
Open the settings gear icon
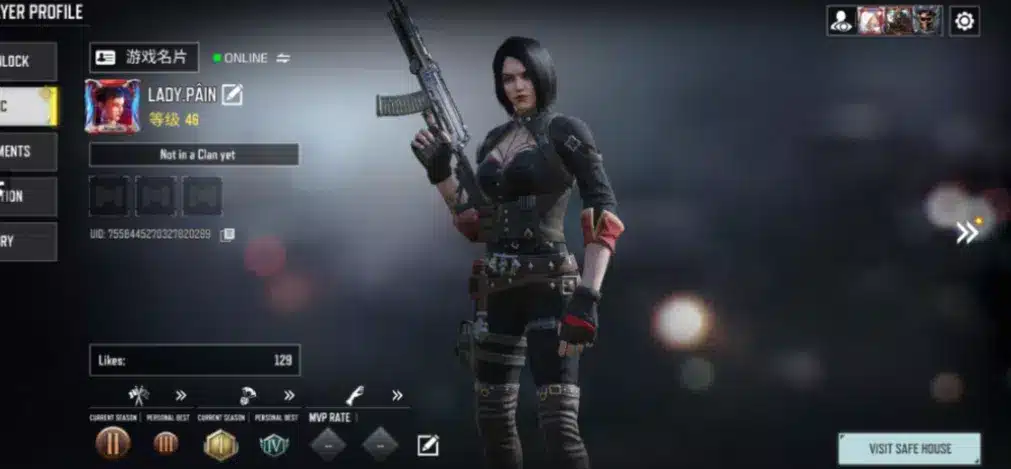coord(964,21)
